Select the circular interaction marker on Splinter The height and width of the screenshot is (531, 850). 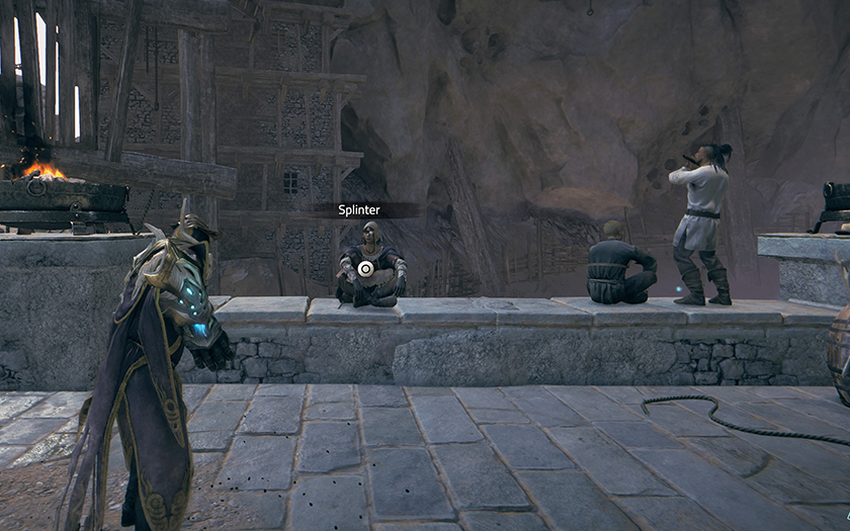click(x=366, y=268)
